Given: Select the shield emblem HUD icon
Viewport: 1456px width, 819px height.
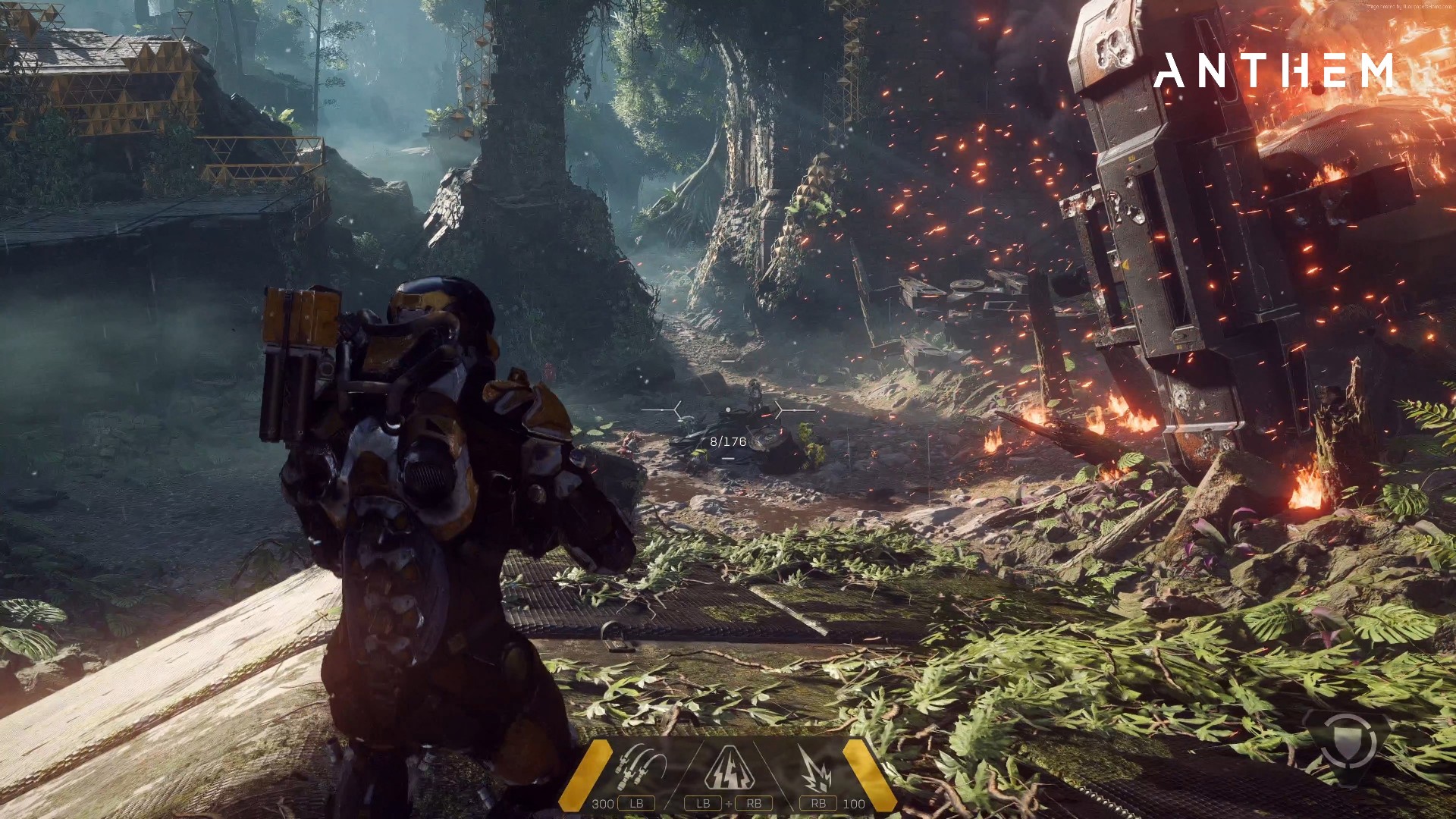Looking at the screenshot, I should point(1348,741).
